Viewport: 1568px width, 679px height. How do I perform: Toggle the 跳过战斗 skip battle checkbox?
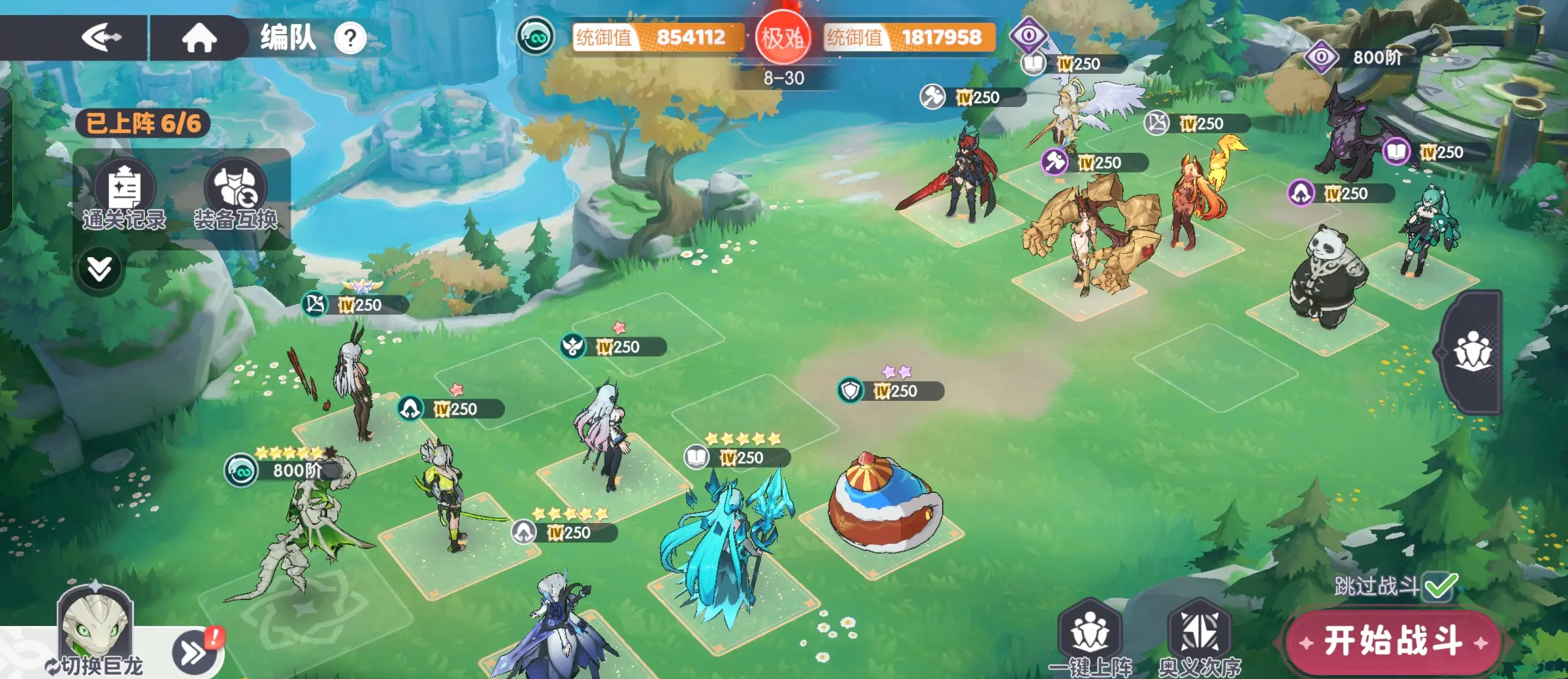pos(1440,586)
